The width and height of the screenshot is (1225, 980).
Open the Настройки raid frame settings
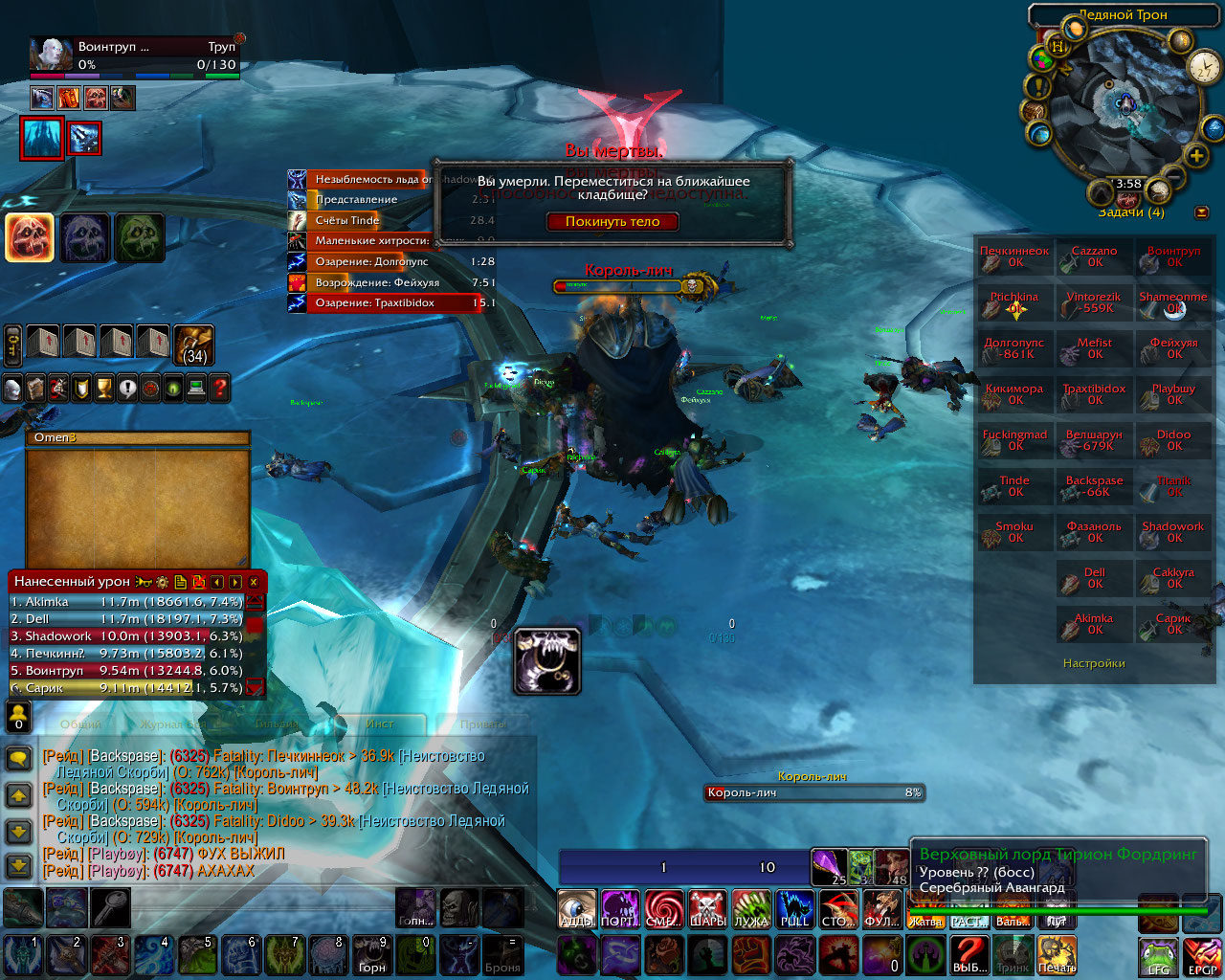(x=1094, y=663)
